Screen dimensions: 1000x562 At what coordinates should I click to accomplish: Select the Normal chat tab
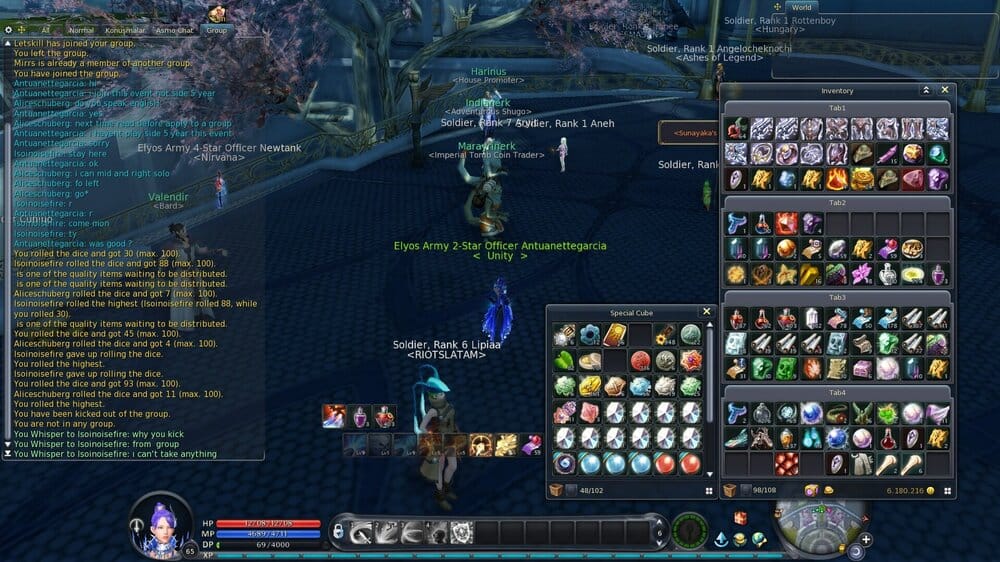[81, 30]
